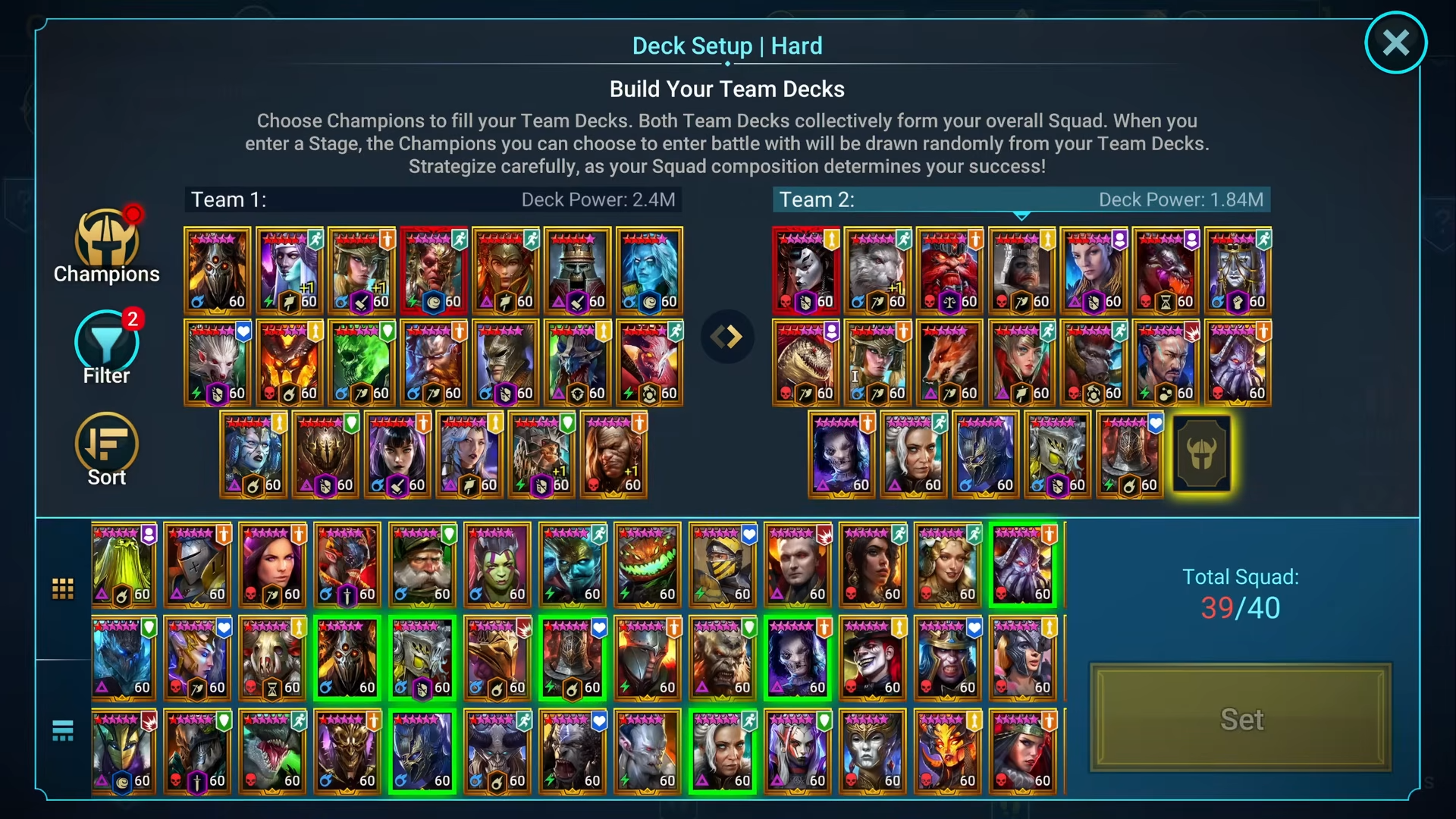This screenshot has height=819, width=1456.
Task: Select the empty helmet slot in Team 2
Action: (x=1202, y=454)
